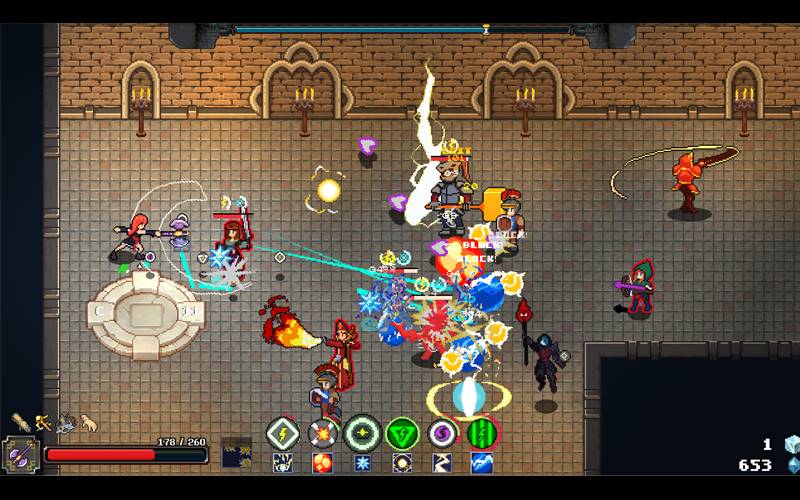Select the blue storm cloud spell icon
800x500 pixels.
click(x=481, y=463)
